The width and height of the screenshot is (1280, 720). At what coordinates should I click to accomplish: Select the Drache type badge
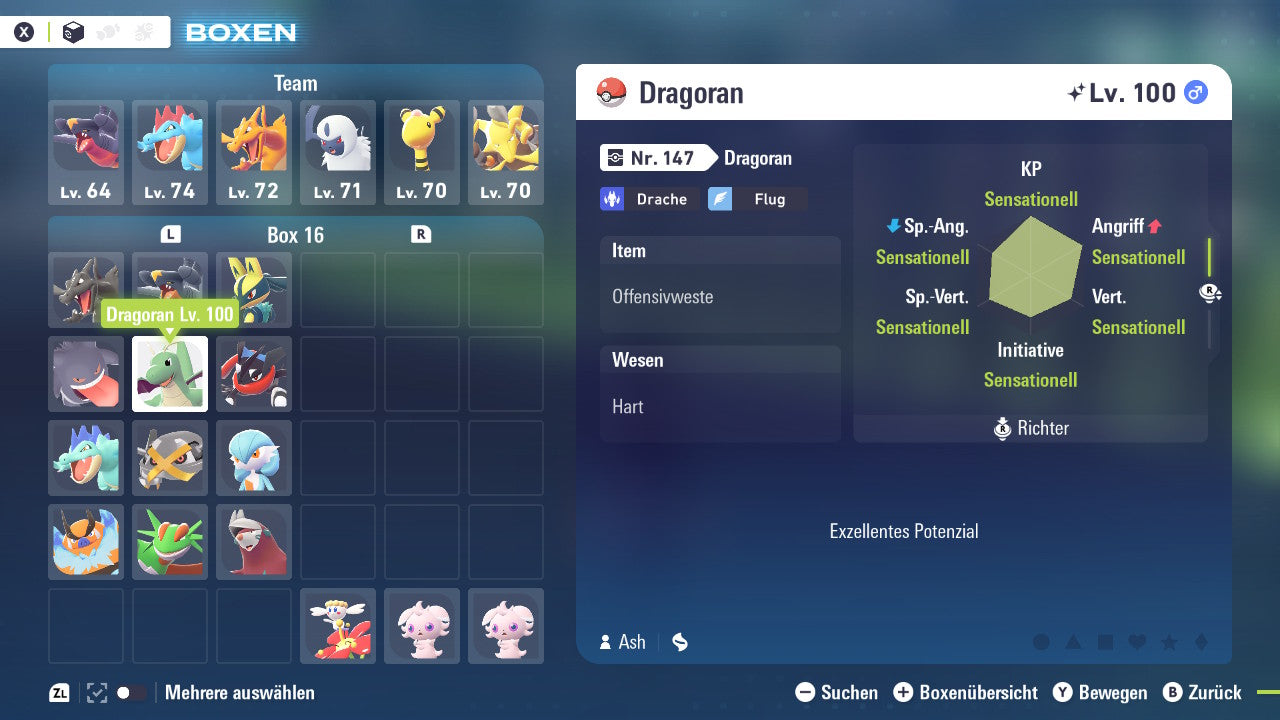649,199
